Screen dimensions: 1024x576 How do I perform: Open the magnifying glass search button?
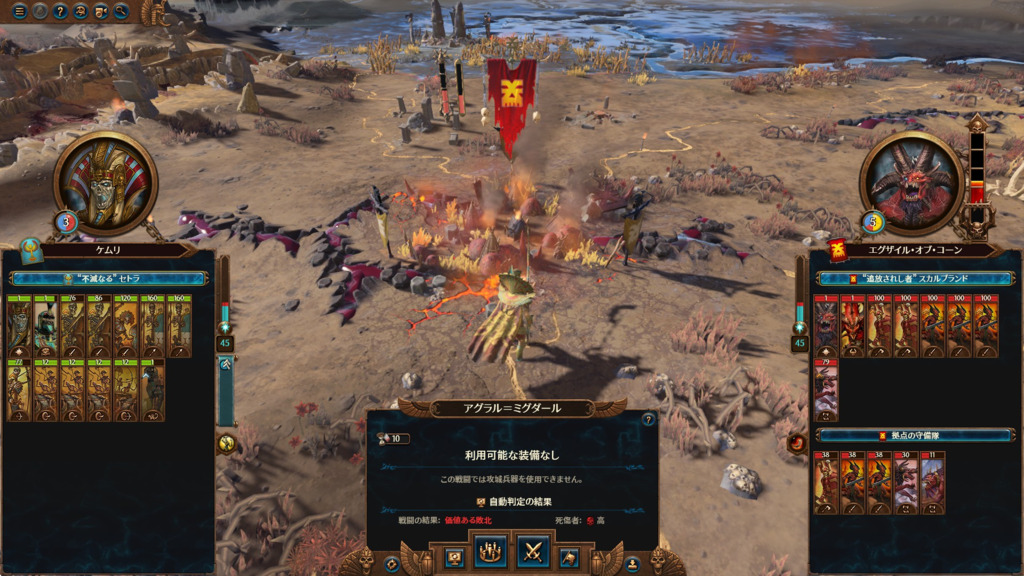click(x=122, y=12)
